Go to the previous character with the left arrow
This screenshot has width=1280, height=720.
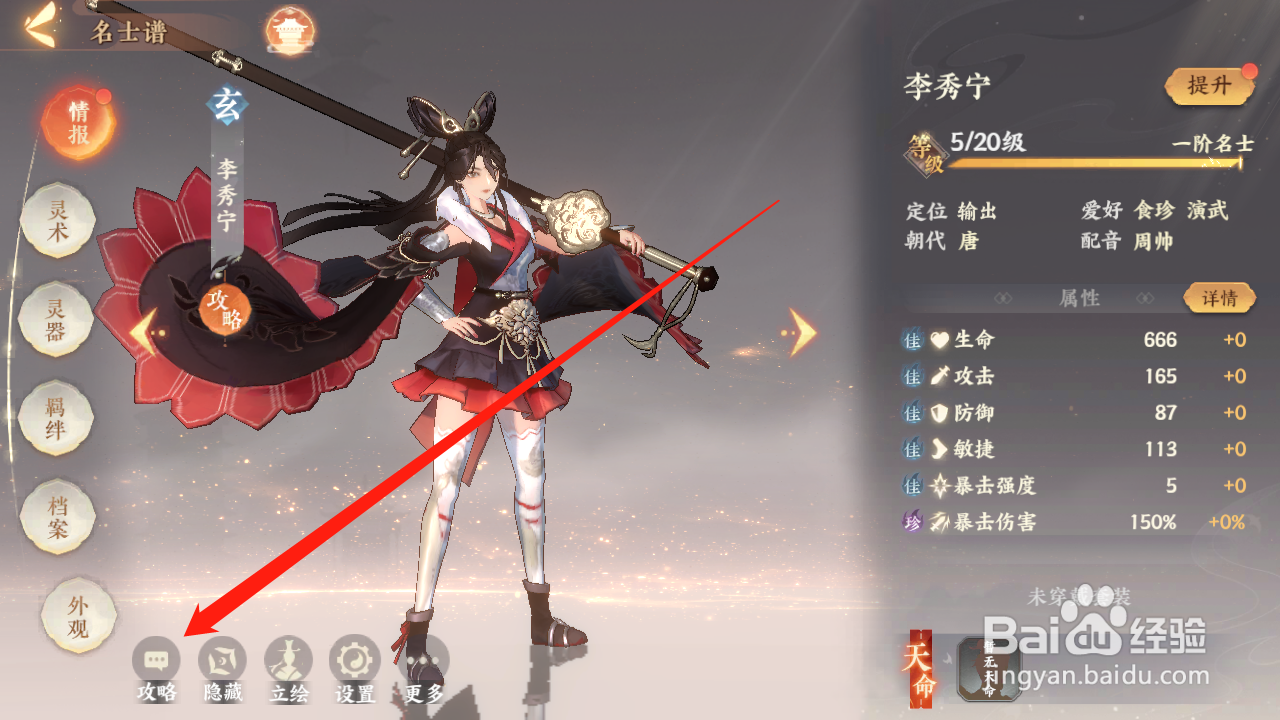click(143, 333)
